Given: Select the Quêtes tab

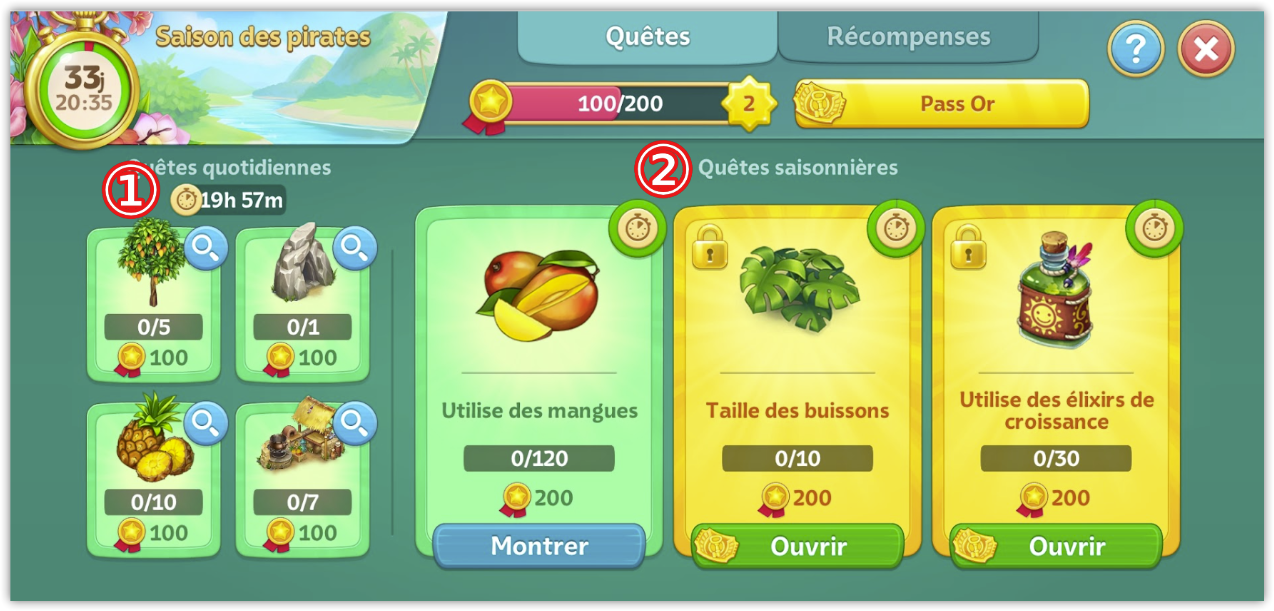Looking at the screenshot, I should 648,38.
